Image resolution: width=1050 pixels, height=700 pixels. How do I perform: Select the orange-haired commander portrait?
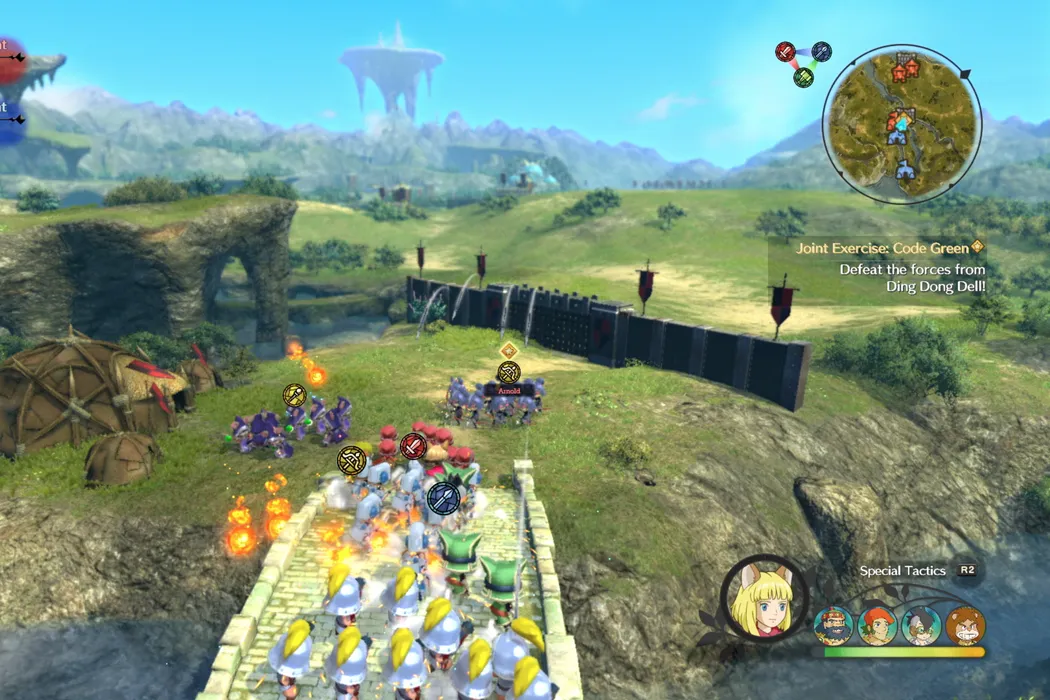pyautogui.click(x=878, y=626)
